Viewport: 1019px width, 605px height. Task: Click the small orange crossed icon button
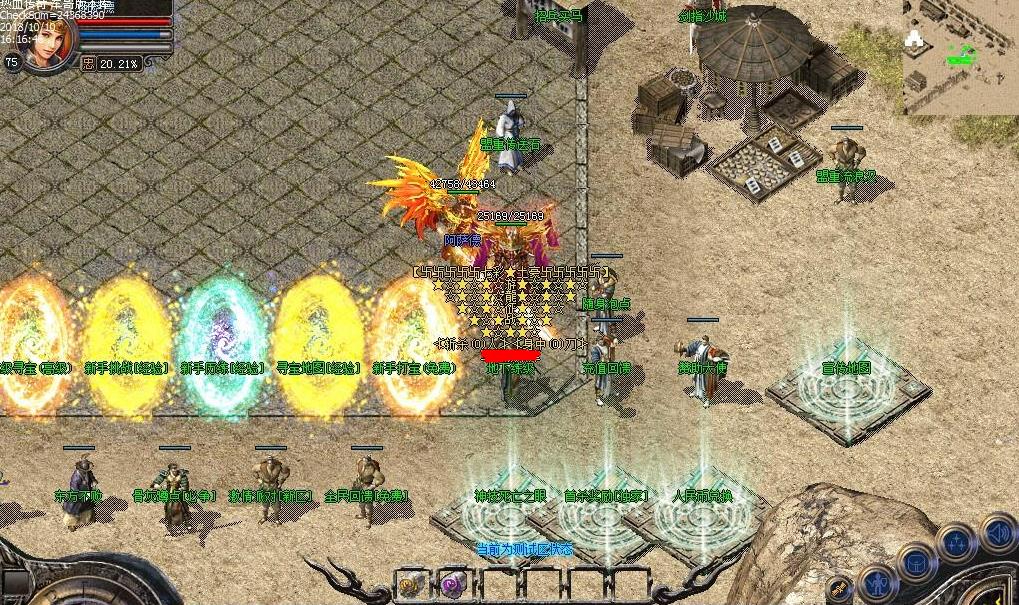click(840, 589)
